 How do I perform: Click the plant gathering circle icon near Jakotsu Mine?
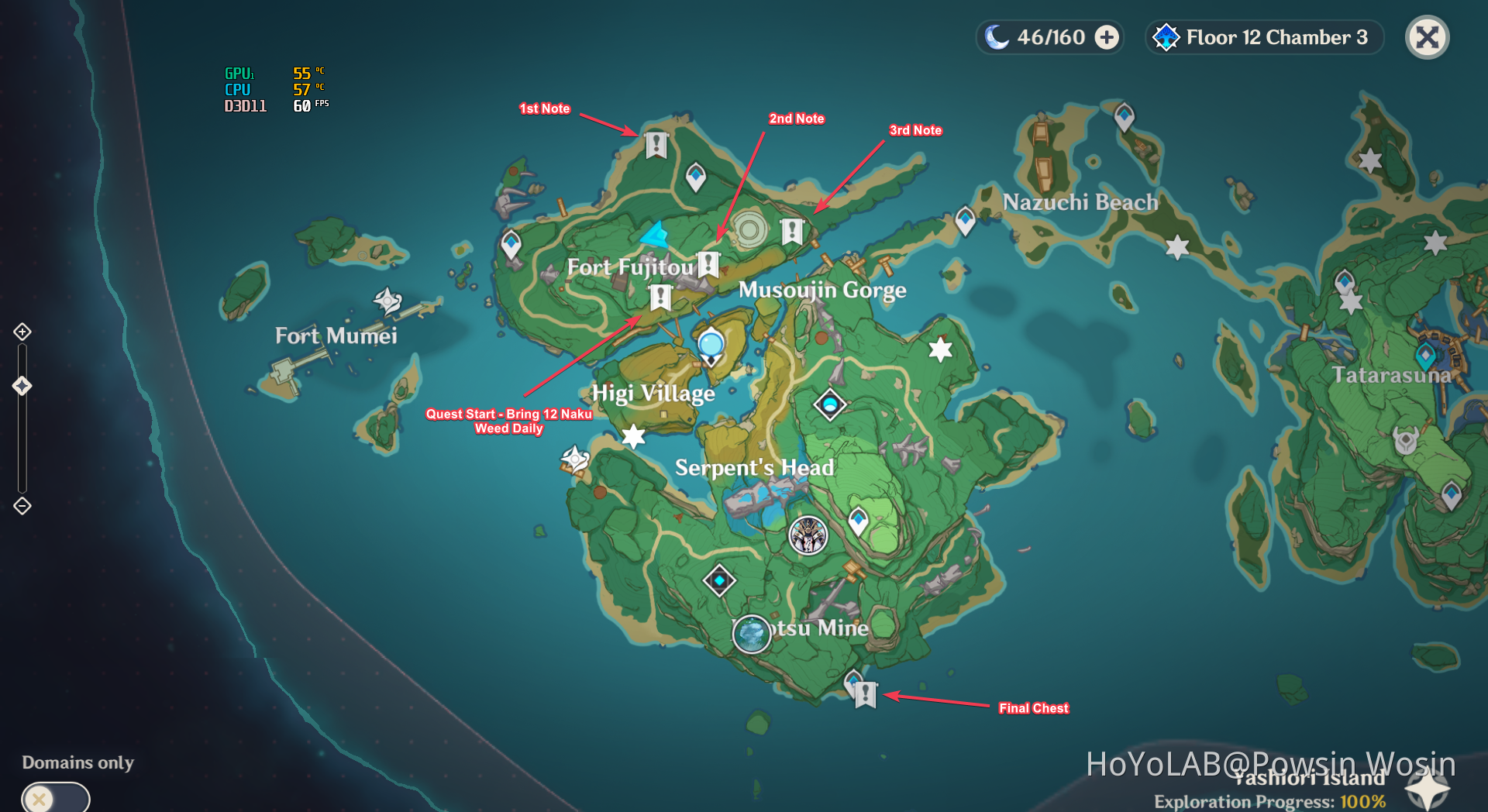coord(751,634)
